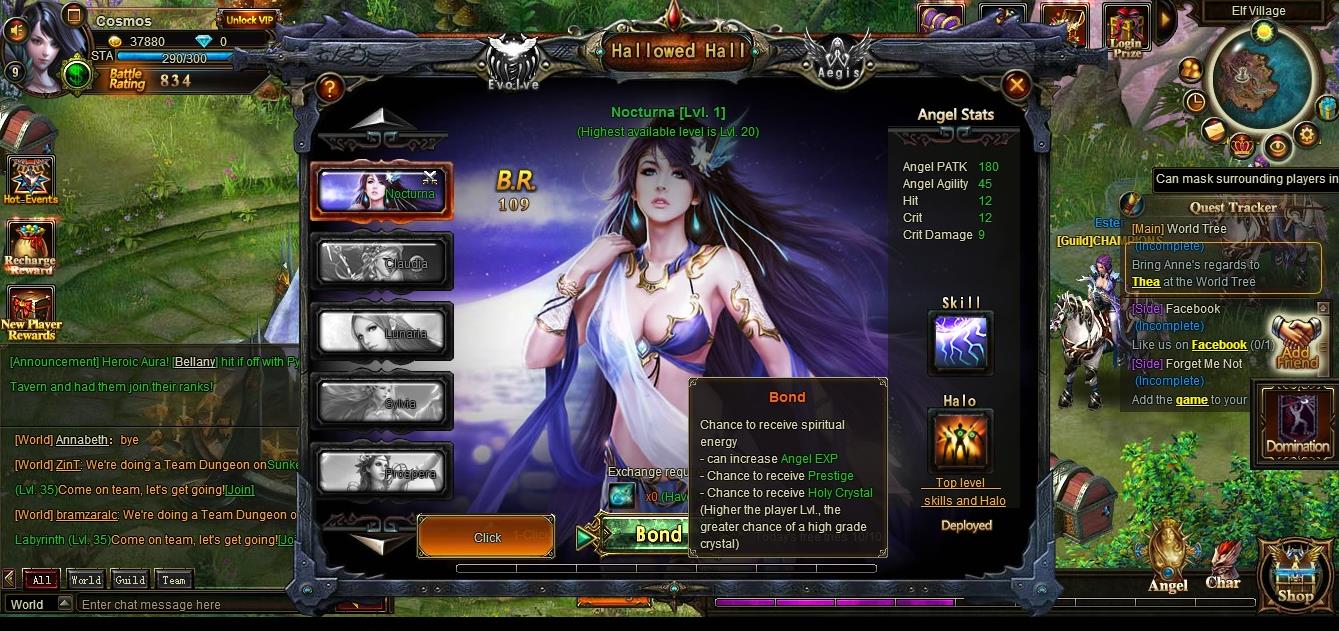This screenshot has height=631, width=1339.
Task: Open the Shop
Action: (1295, 575)
